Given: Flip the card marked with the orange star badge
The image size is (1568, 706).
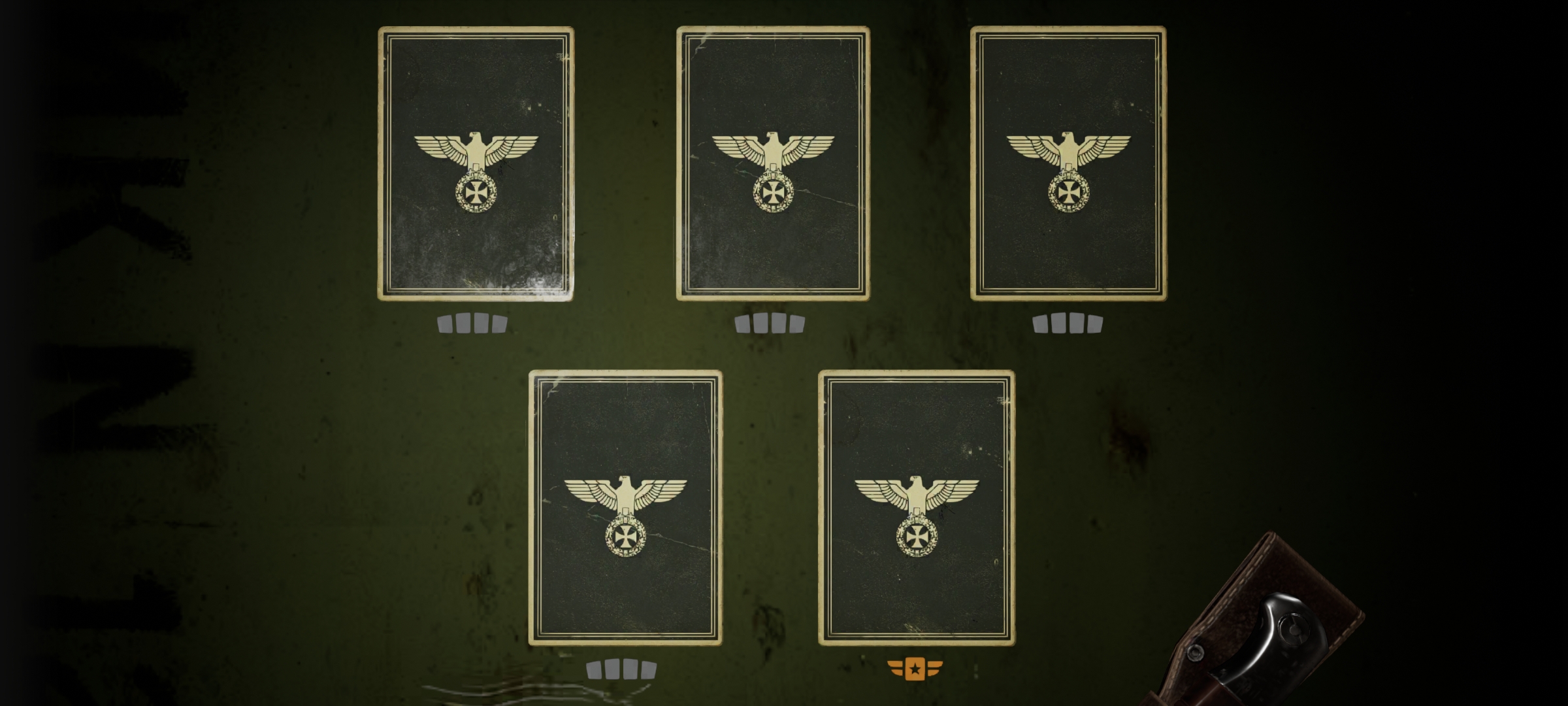Looking at the screenshot, I should (x=917, y=508).
